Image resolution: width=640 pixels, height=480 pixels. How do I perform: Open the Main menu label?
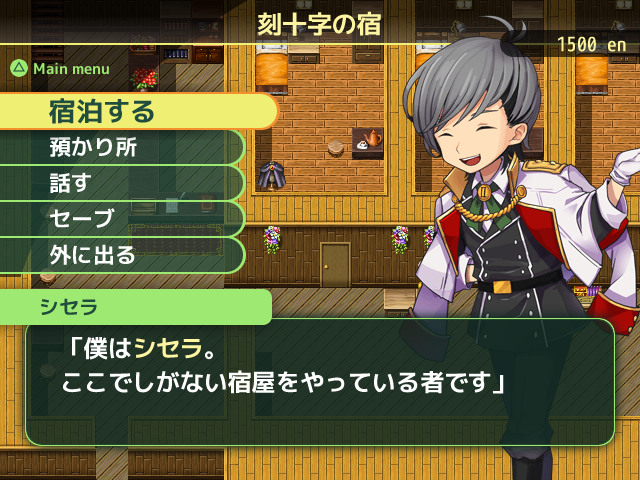pyautogui.click(x=62, y=69)
